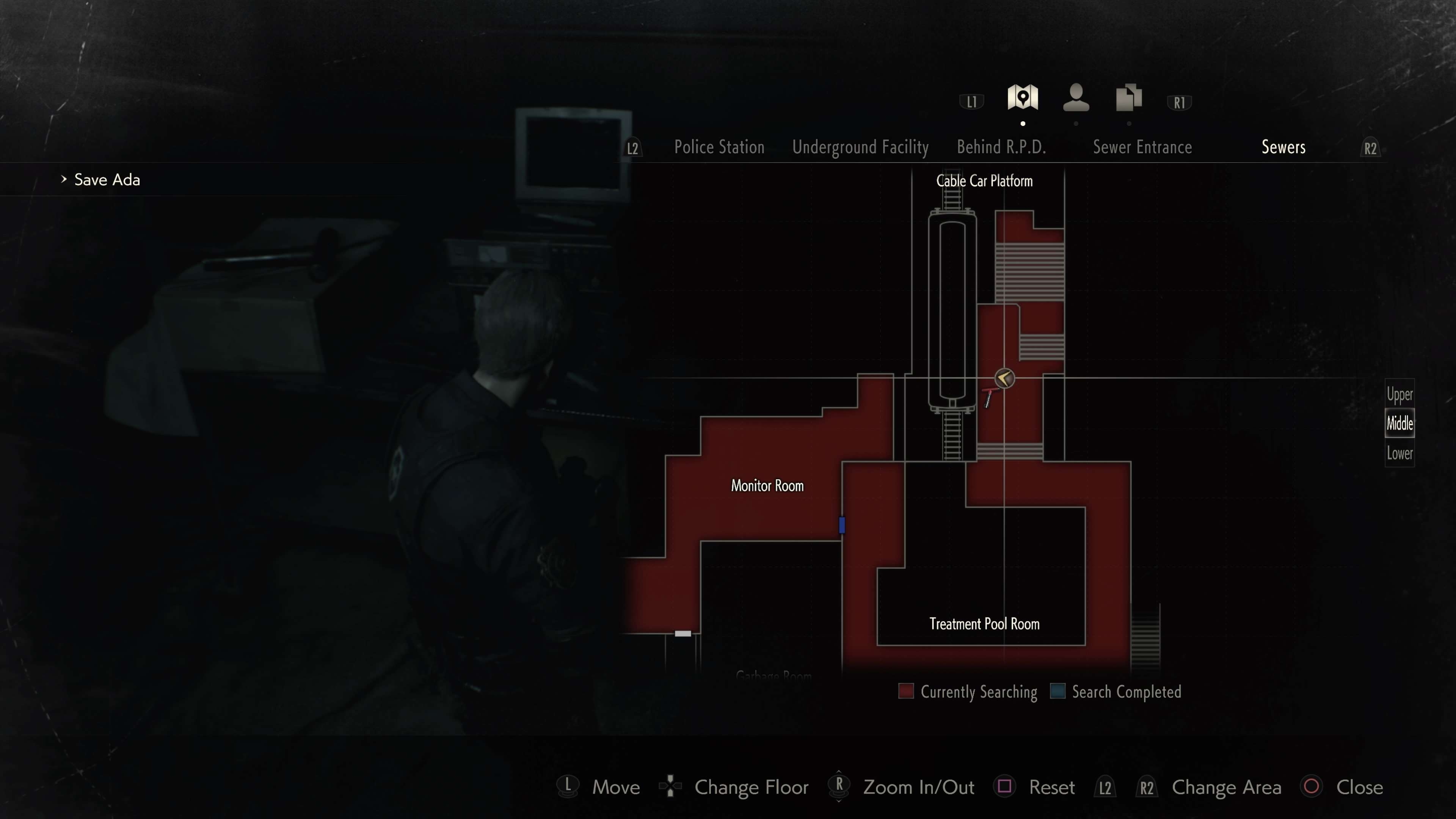The image size is (1456, 819).
Task: Click the Monitor Room on the map
Action: (767, 485)
